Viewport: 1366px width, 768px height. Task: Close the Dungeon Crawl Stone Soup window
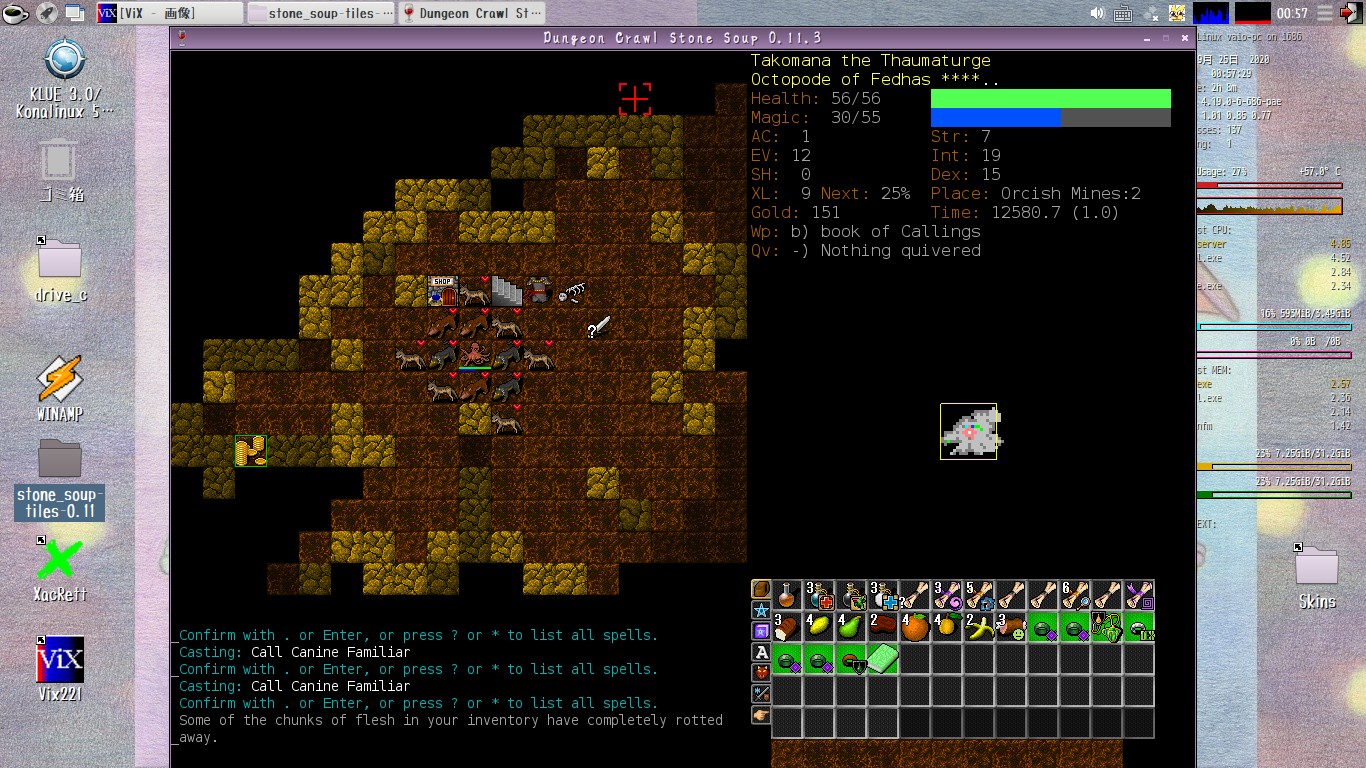[x=1185, y=38]
